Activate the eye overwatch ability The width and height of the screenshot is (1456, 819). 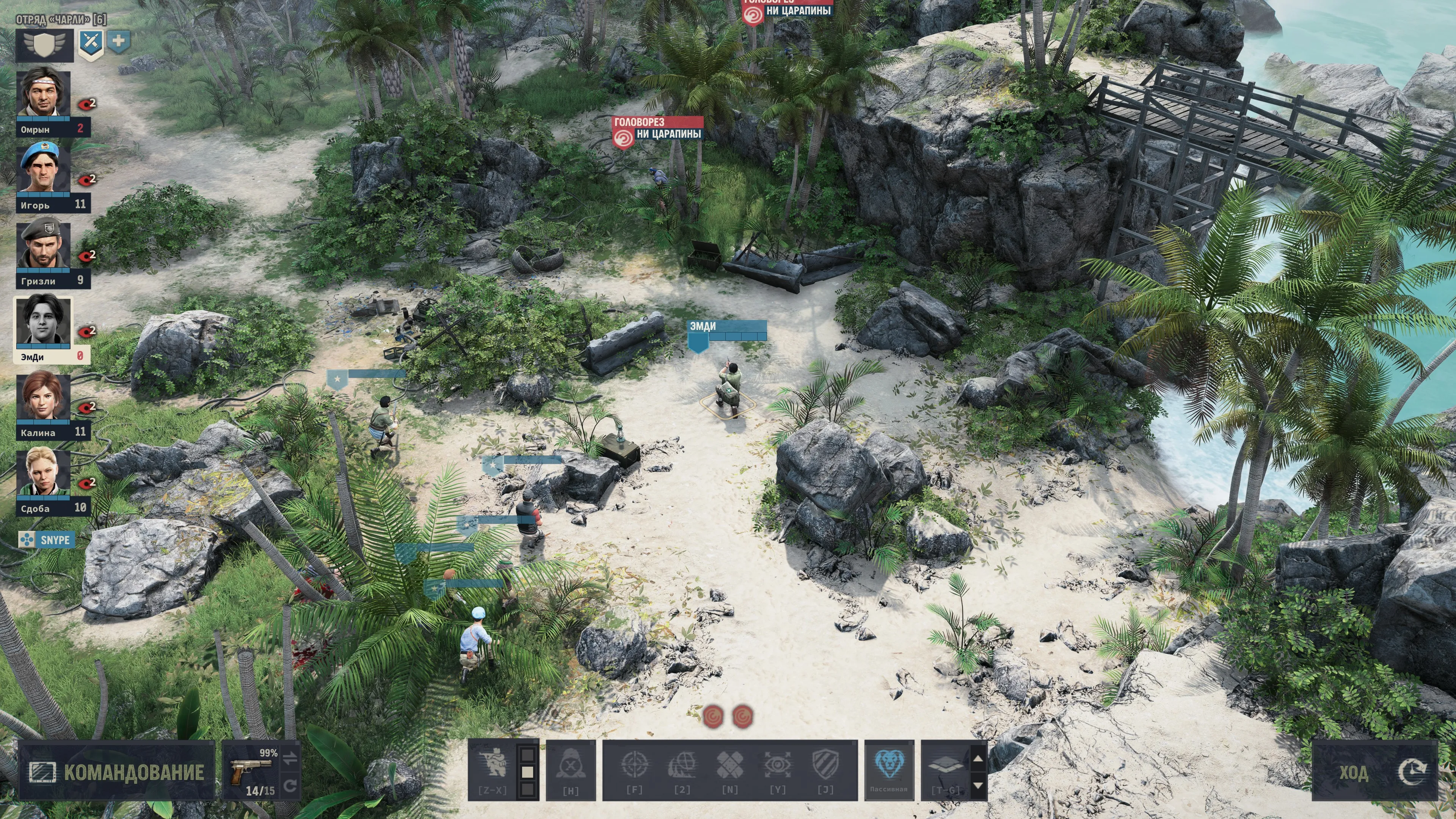click(777, 769)
